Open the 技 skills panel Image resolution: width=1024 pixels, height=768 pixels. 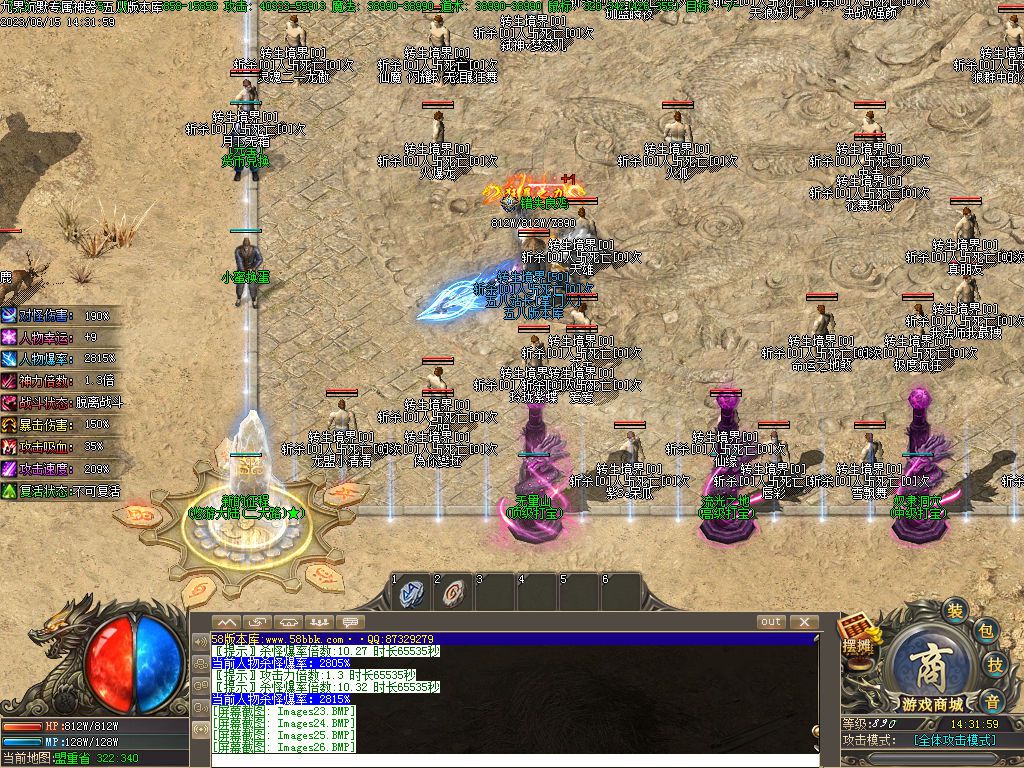[x=996, y=665]
